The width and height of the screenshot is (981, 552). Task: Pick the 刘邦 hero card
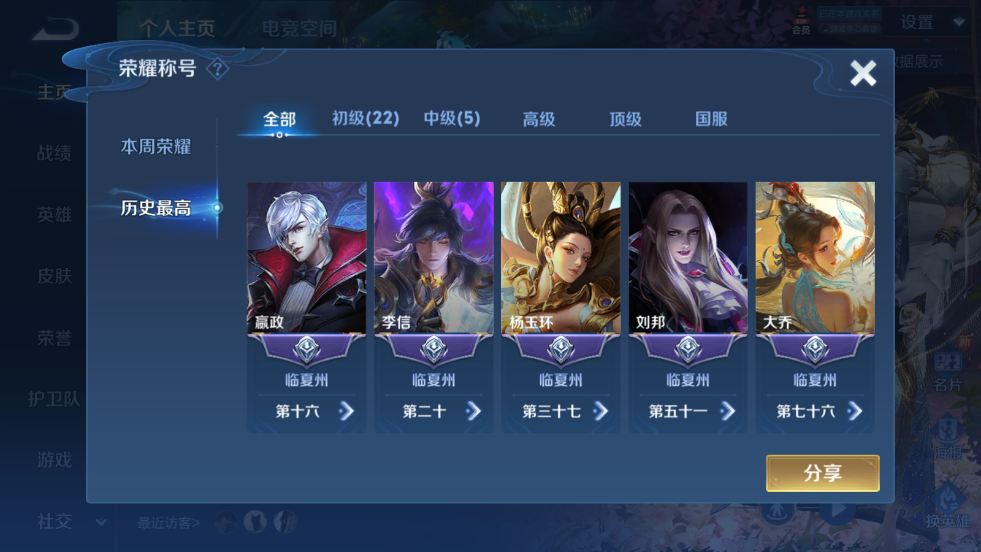tap(688, 258)
